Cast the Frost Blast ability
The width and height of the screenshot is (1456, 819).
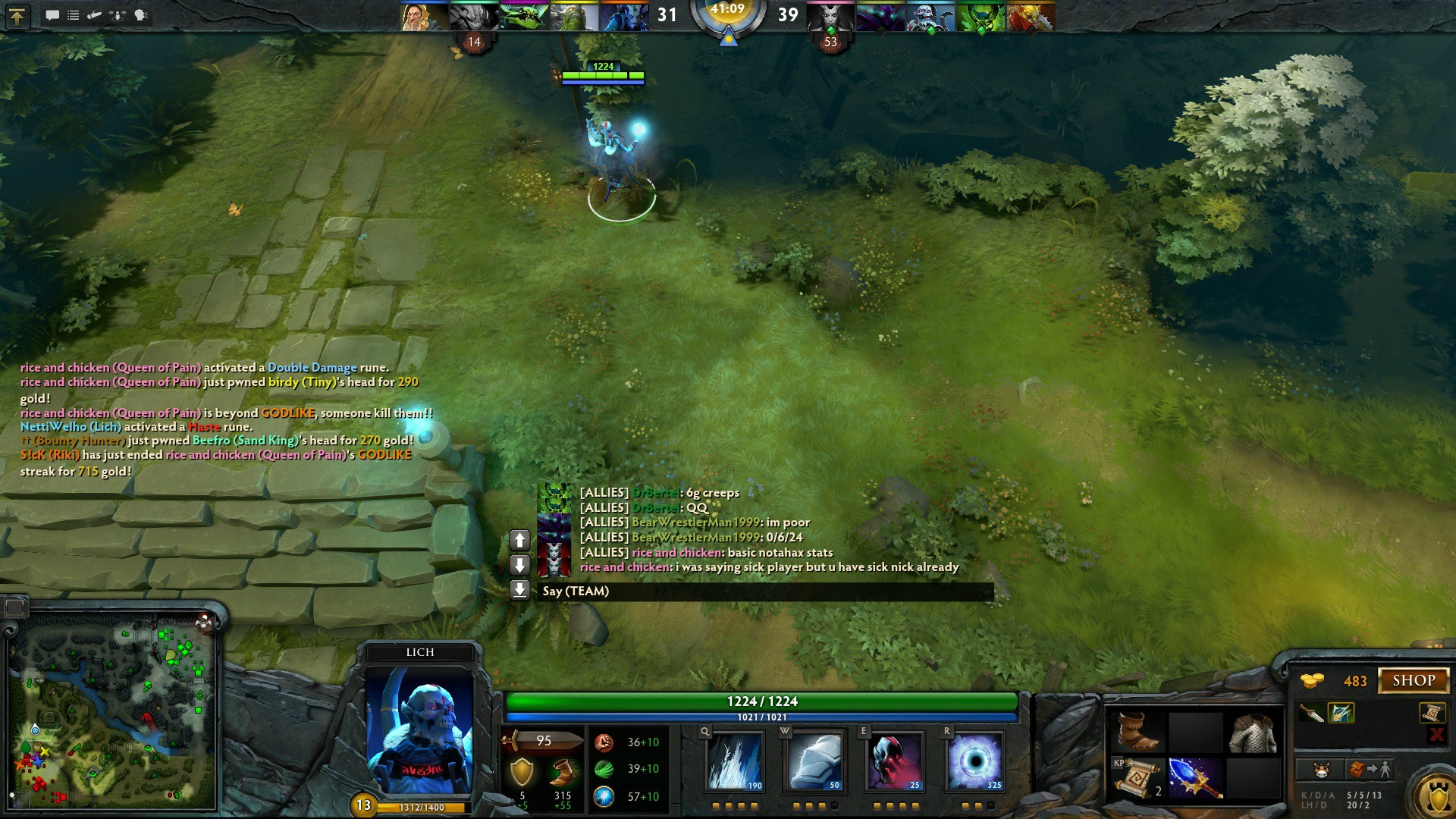coord(735,761)
